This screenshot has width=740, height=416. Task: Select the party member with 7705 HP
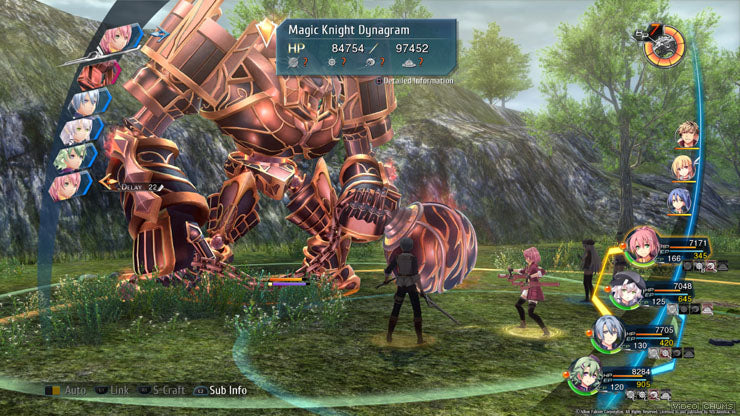coord(608,333)
